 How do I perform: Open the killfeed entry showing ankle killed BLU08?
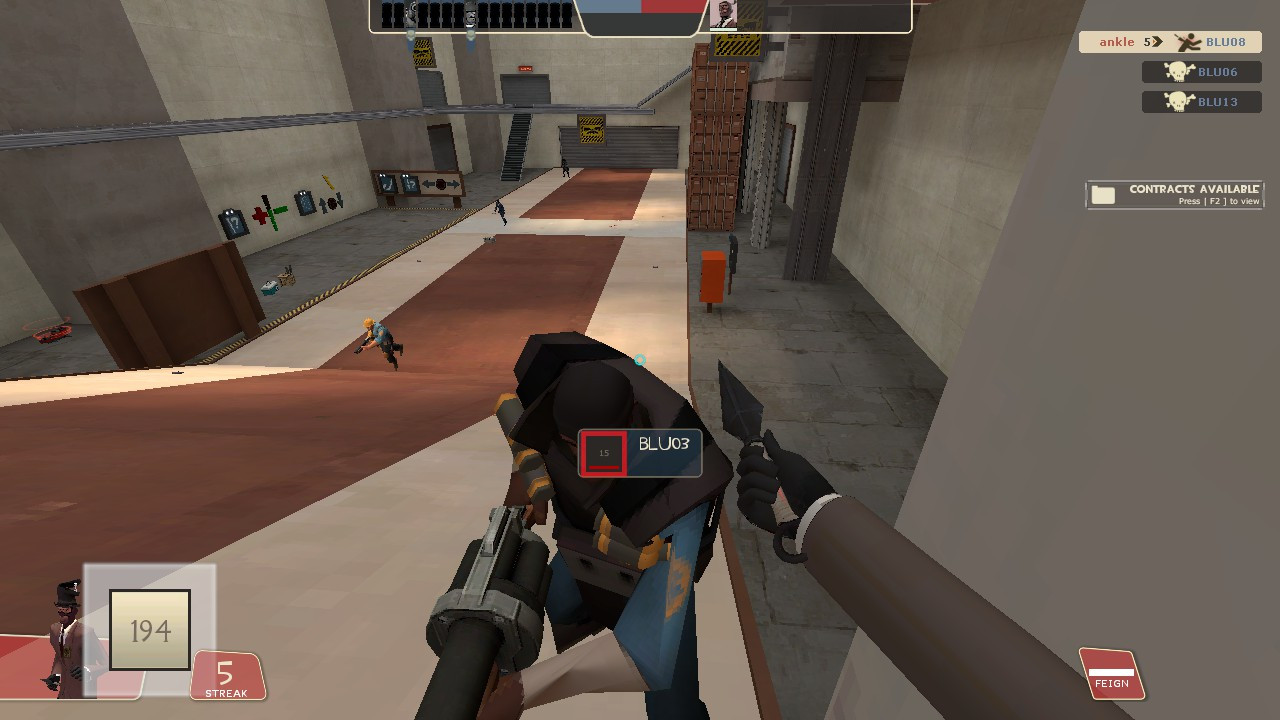click(1170, 42)
